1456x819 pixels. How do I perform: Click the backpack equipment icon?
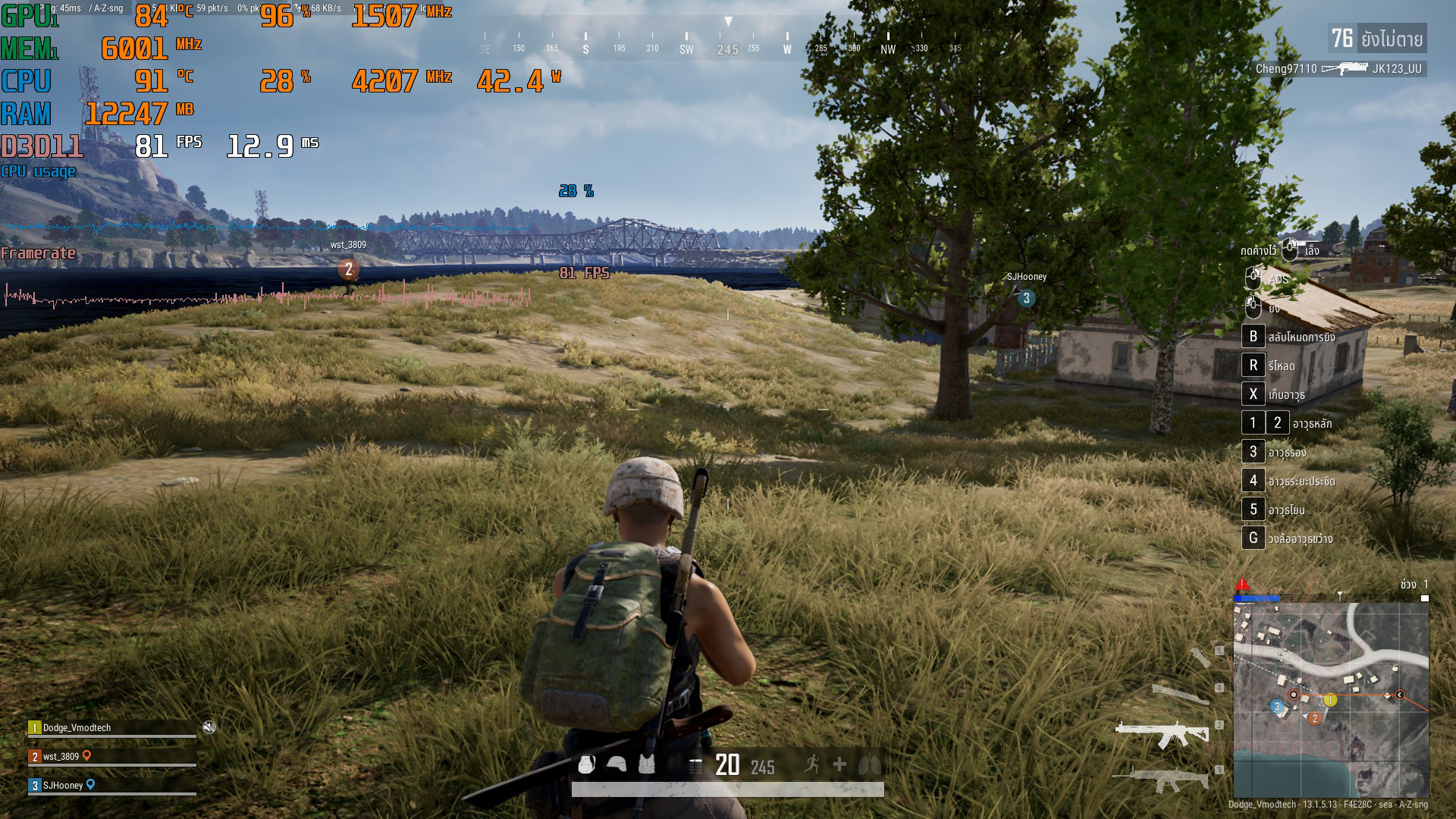tap(586, 764)
